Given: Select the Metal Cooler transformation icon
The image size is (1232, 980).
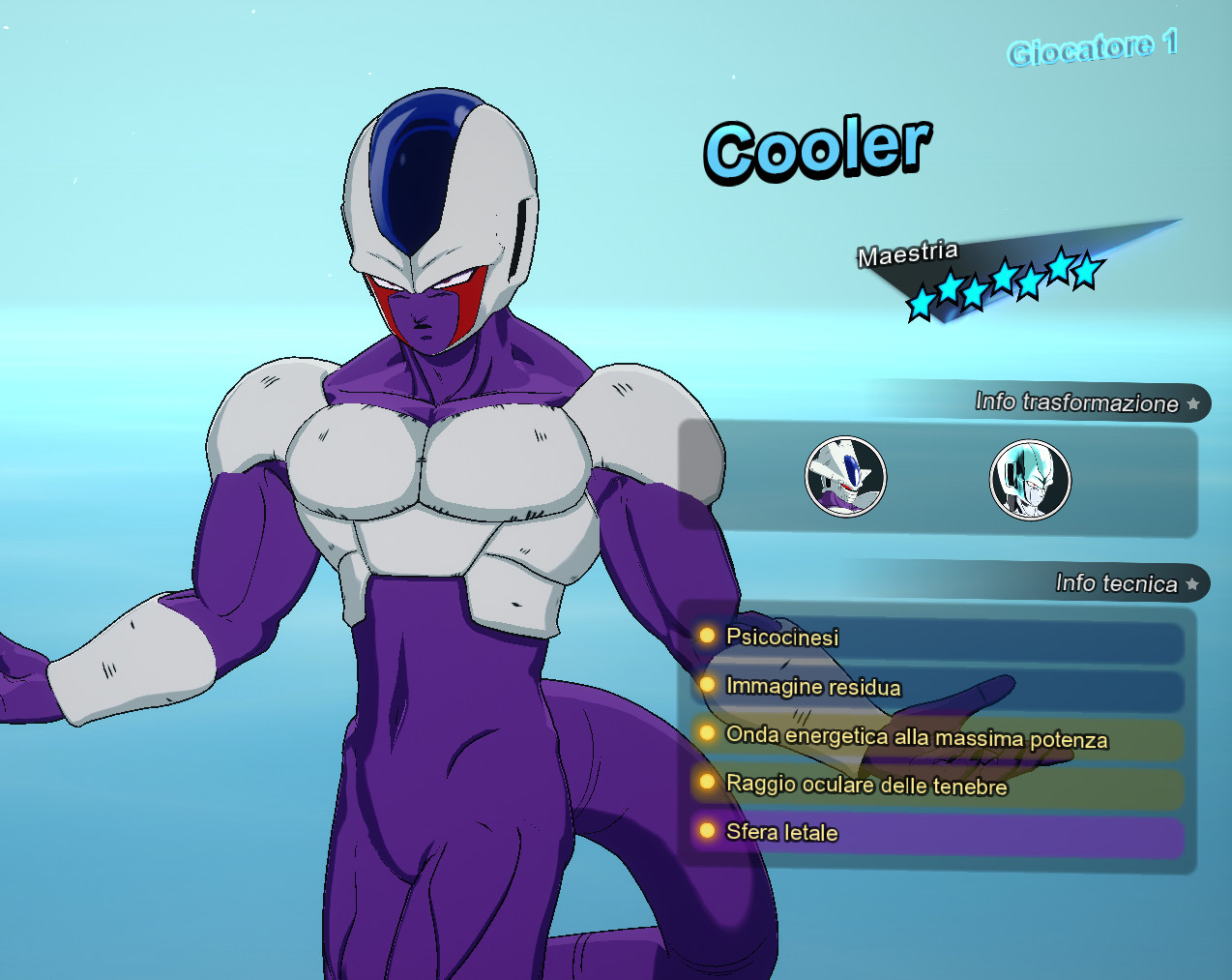Looking at the screenshot, I should tap(1030, 479).
